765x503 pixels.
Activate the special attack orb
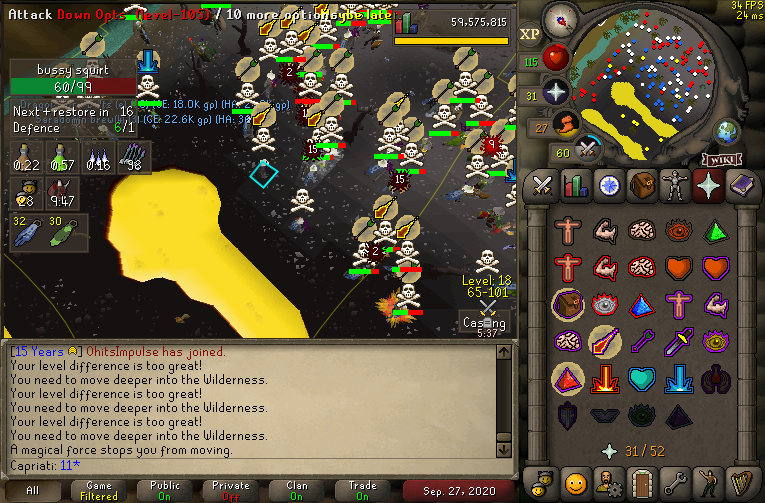point(587,150)
